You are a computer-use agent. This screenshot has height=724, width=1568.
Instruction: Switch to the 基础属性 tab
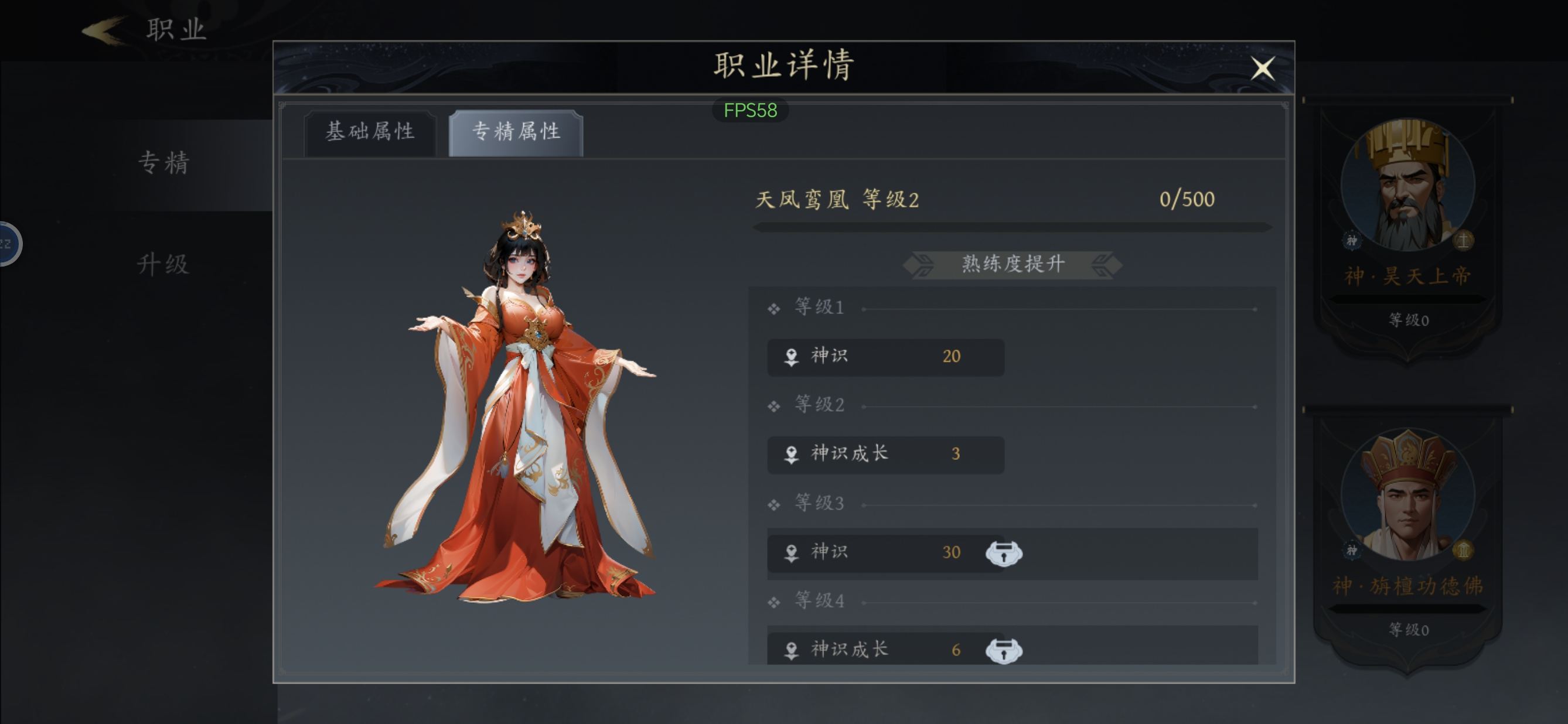370,132
